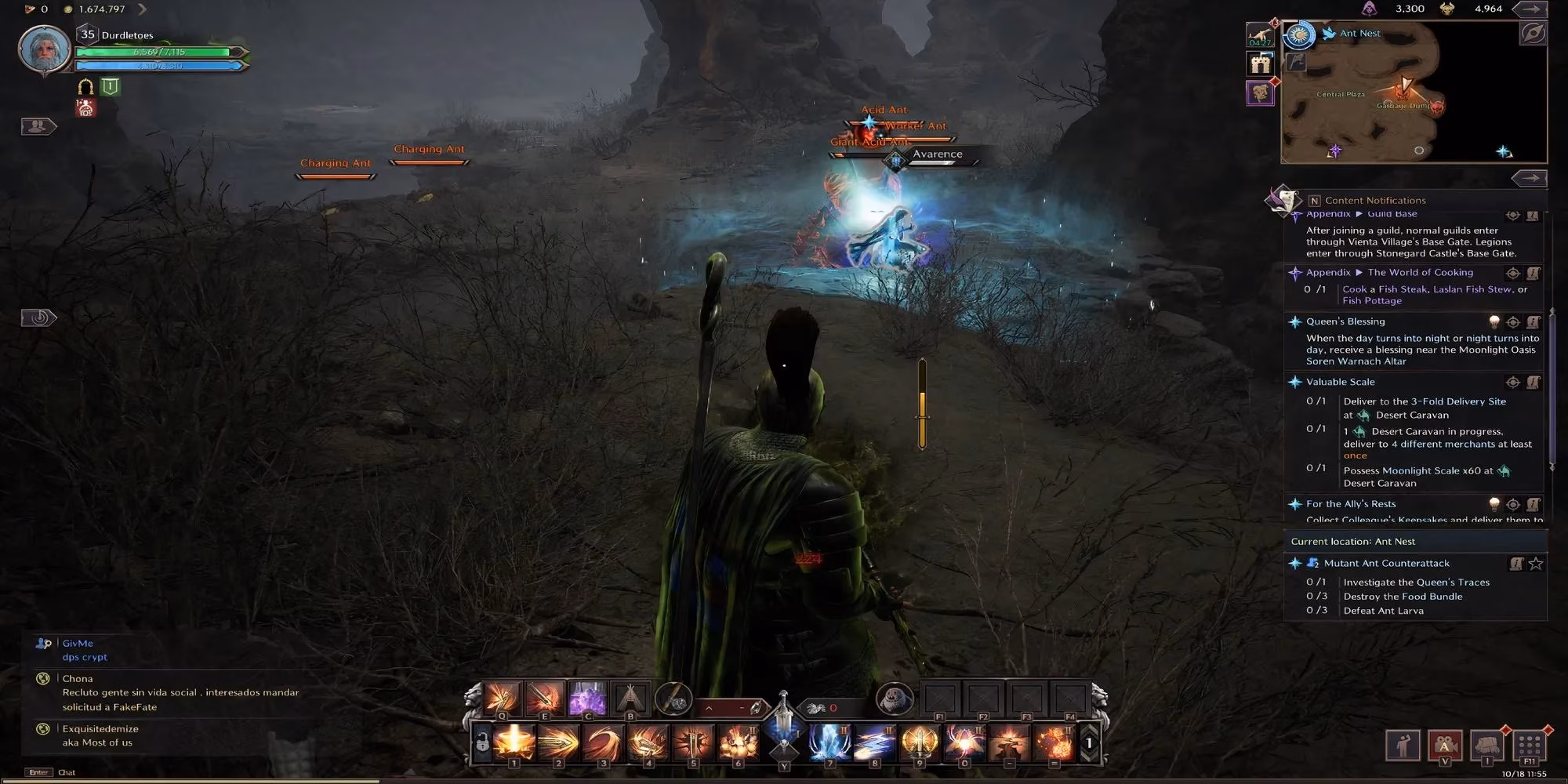1568x784 pixels.
Task: Toggle the tracking eye for Queen's Blessing
Action: coord(1512,321)
